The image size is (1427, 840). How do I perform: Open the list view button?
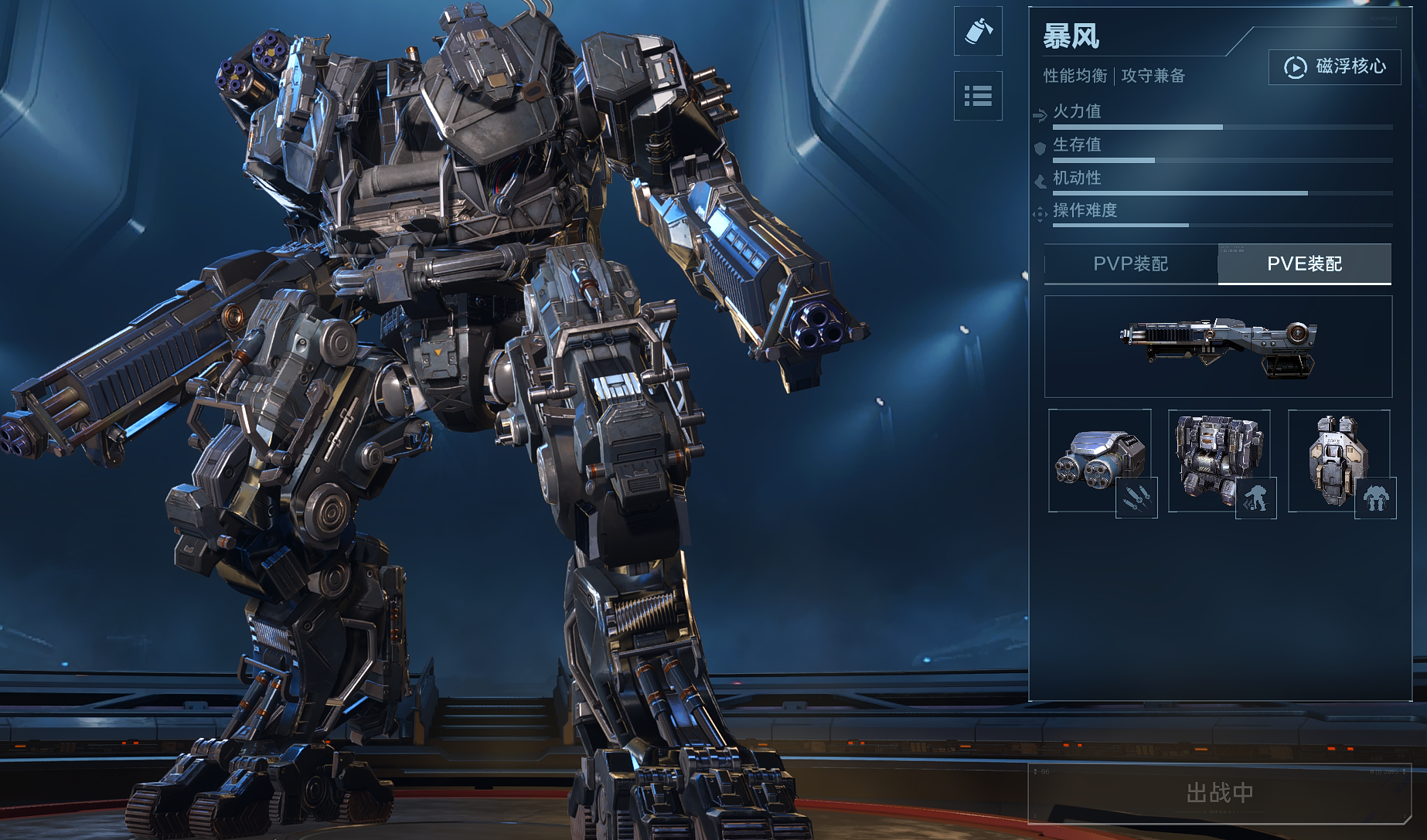click(x=978, y=96)
